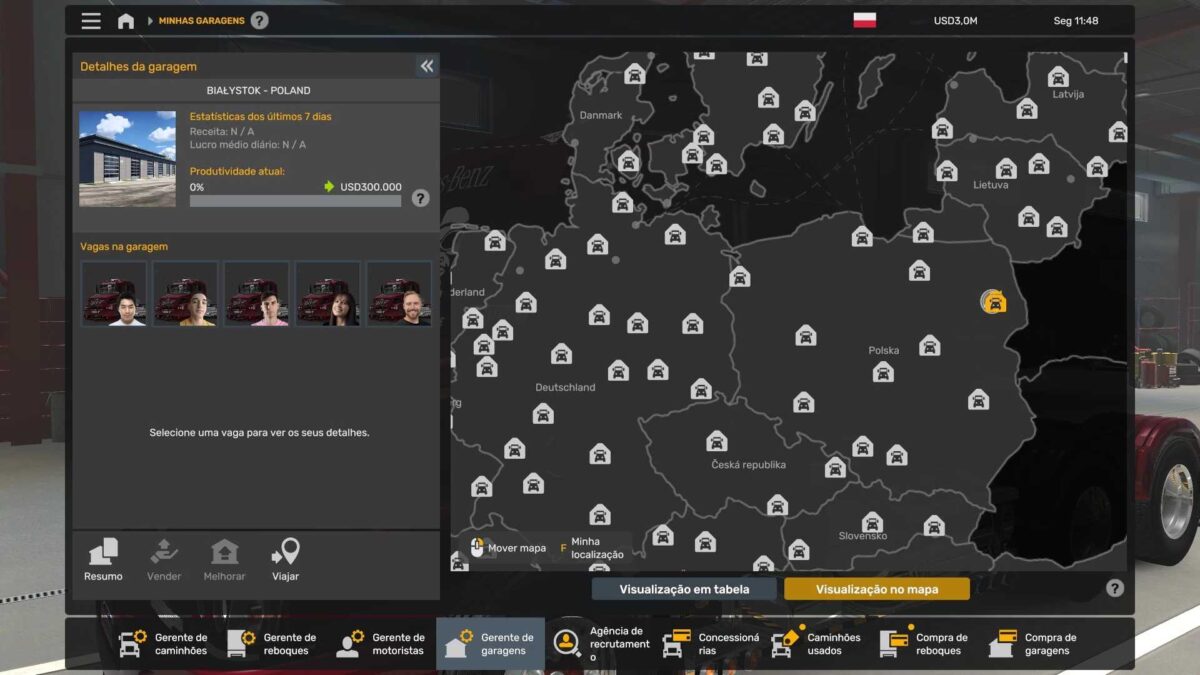Open Concessionárias truck dealers
Image resolution: width=1200 pixels, height=675 pixels.
[708, 644]
